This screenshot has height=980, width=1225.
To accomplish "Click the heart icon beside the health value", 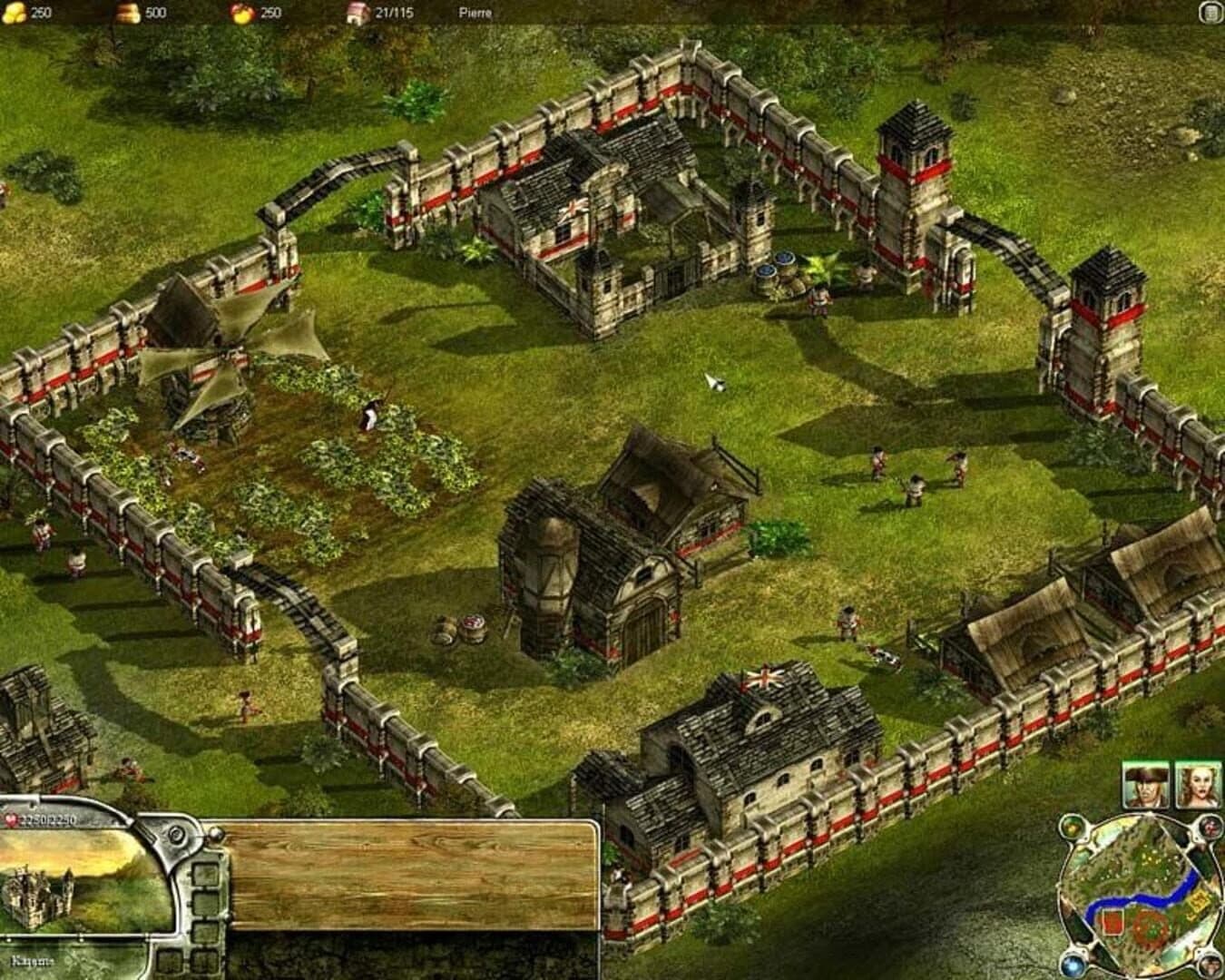I will pos(11,819).
